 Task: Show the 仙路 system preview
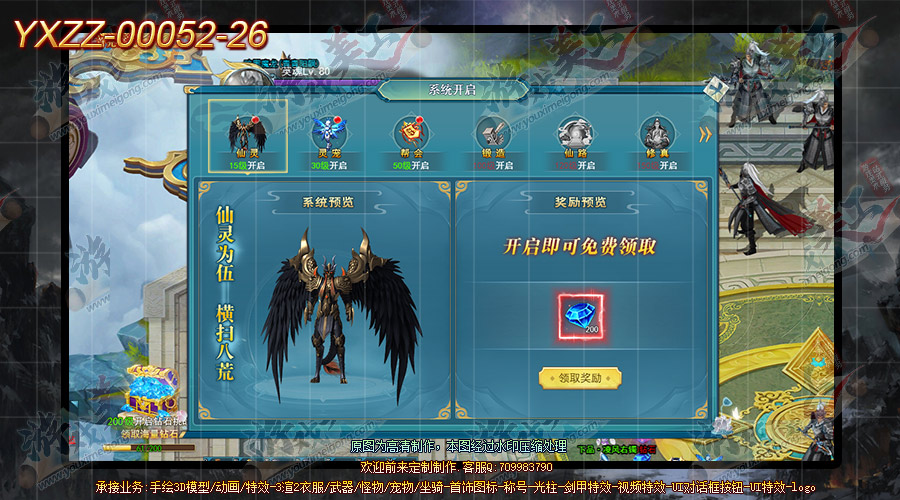(x=575, y=134)
